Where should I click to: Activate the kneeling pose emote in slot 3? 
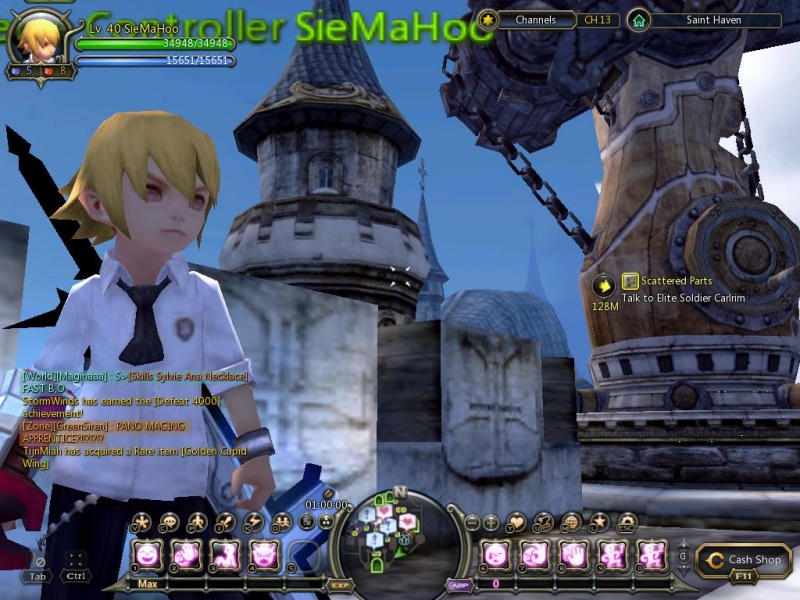225,553
